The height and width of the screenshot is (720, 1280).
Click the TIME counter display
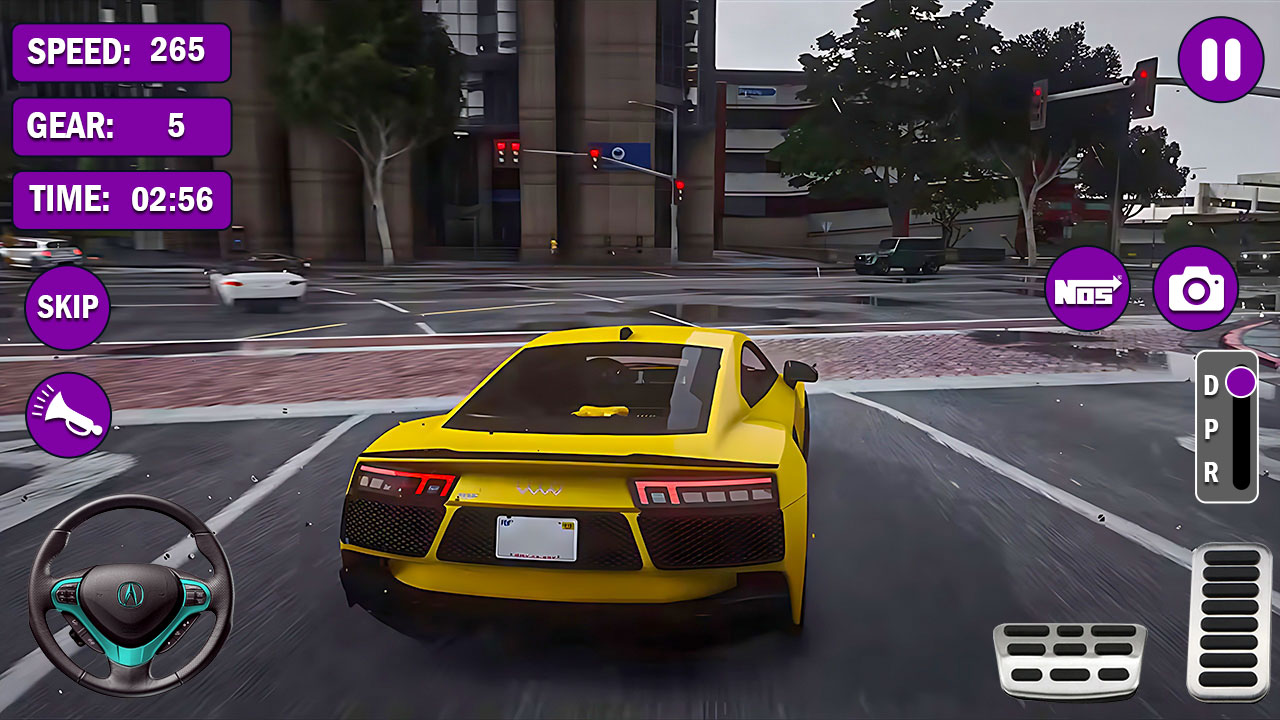[120, 199]
